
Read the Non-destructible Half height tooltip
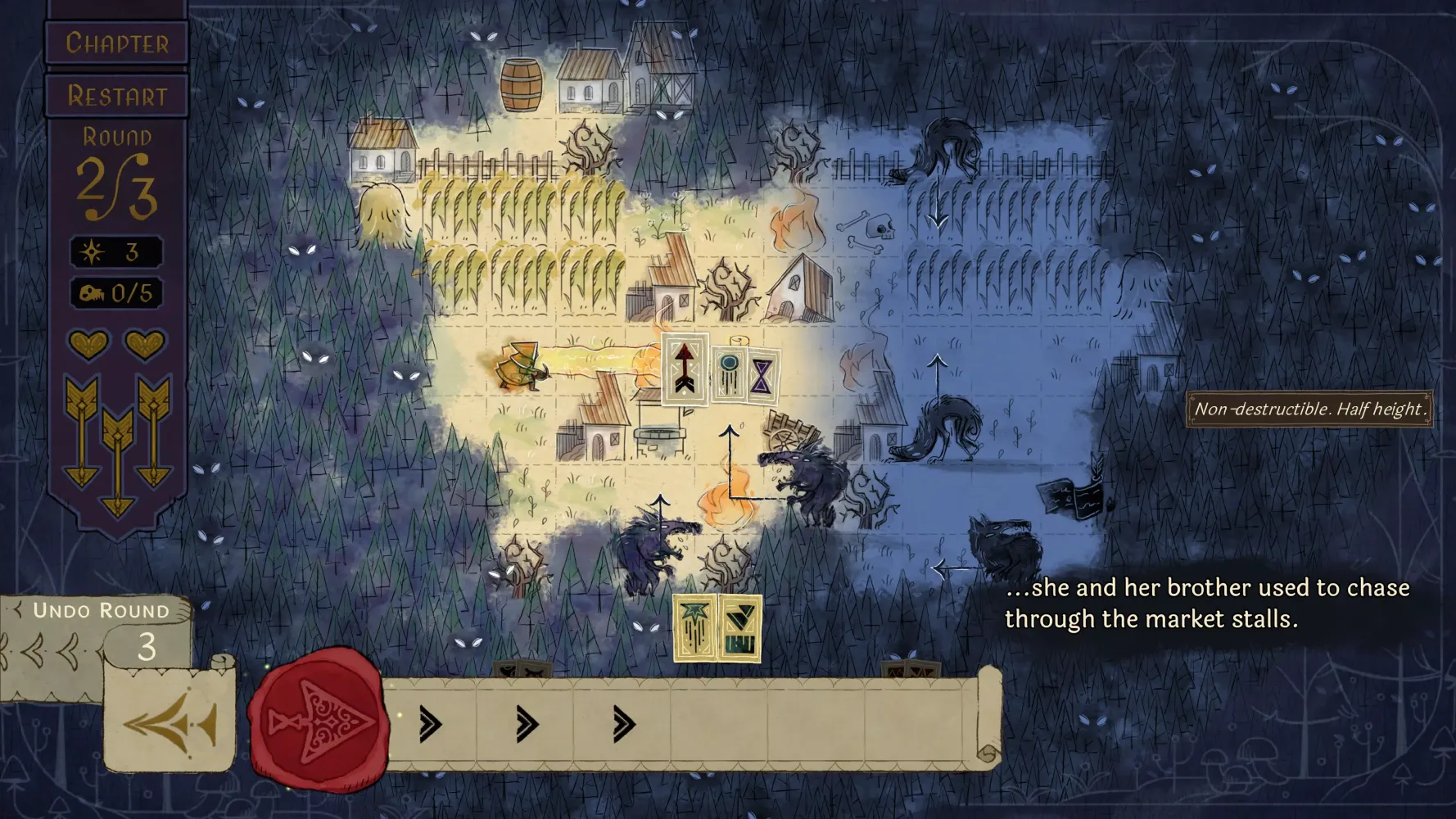coord(1309,408)
